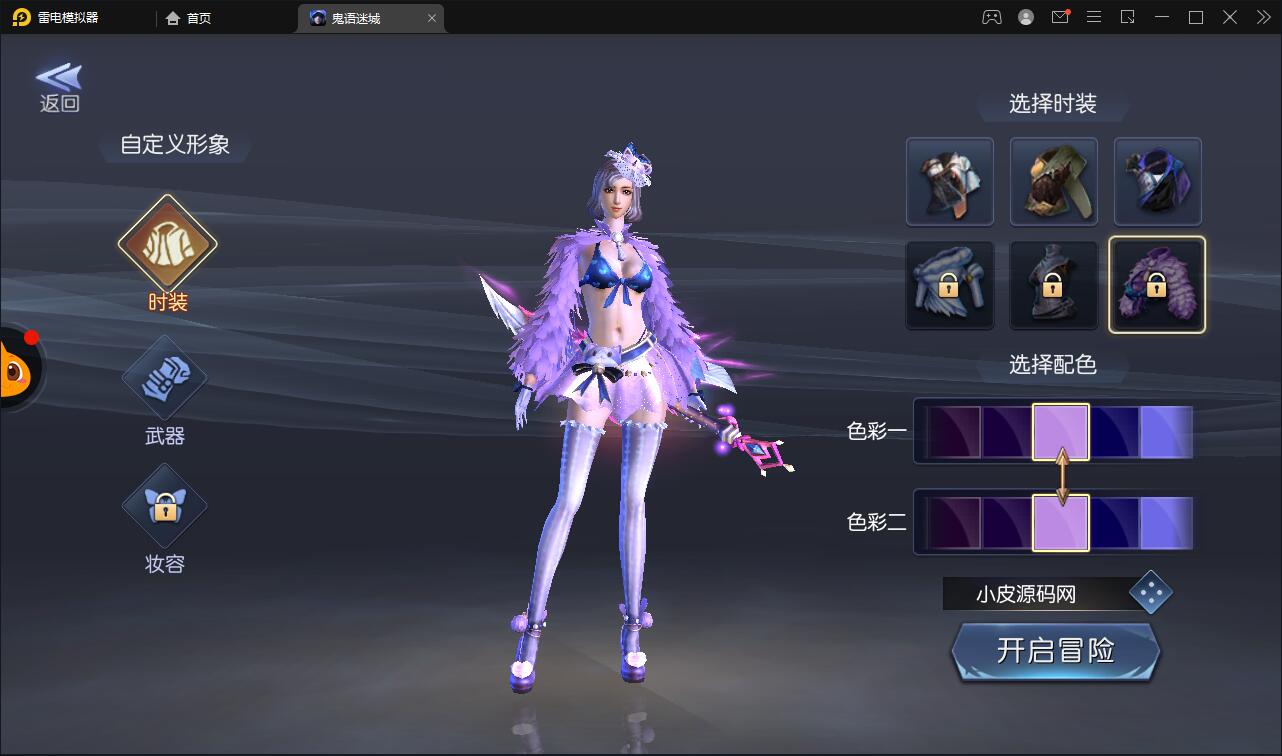Select the locked 妆容 makeup tab
The image size is (1282, 756).
pos(165,506)
